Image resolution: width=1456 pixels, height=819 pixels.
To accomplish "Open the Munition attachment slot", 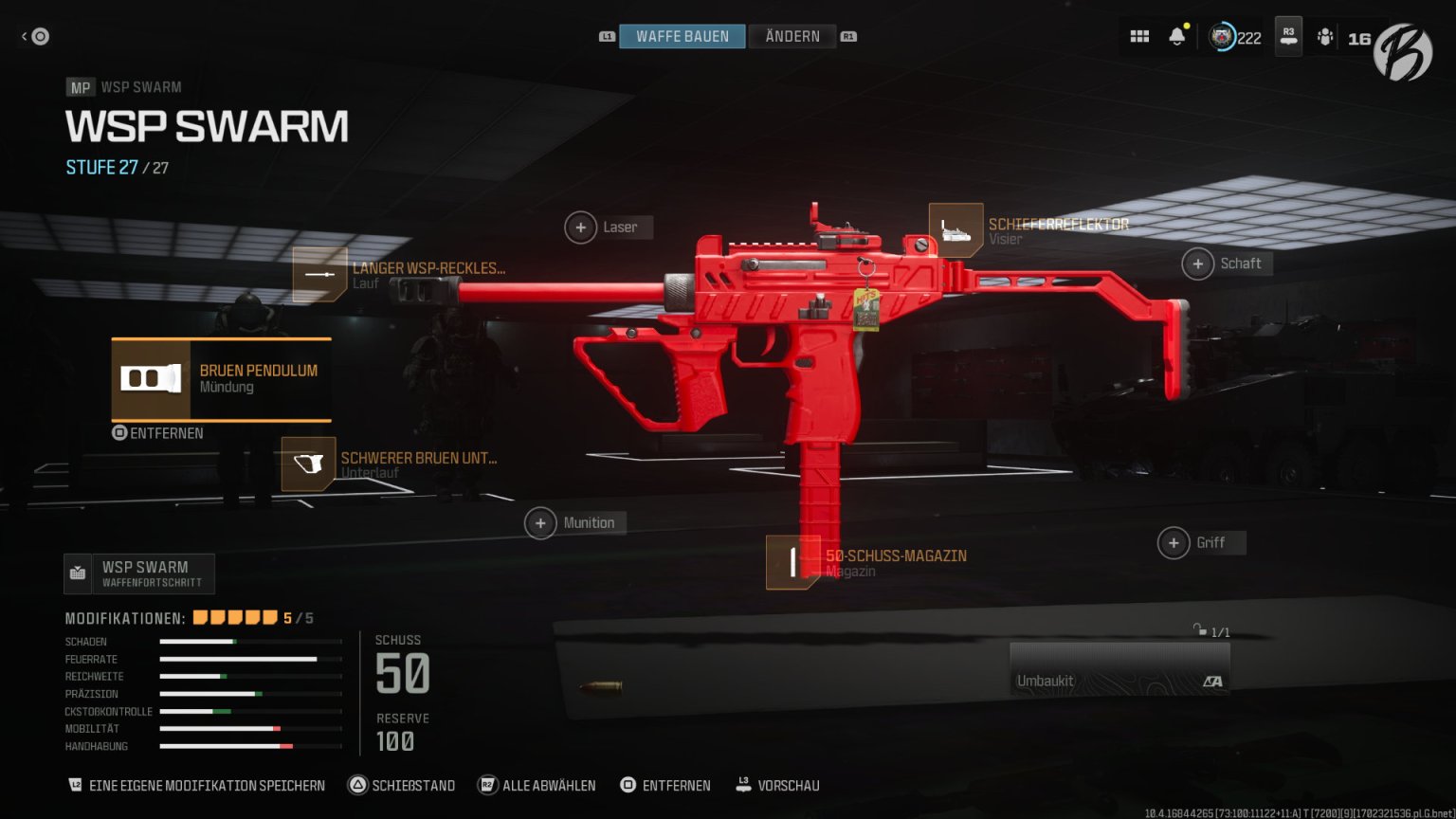I will point(540,522).
